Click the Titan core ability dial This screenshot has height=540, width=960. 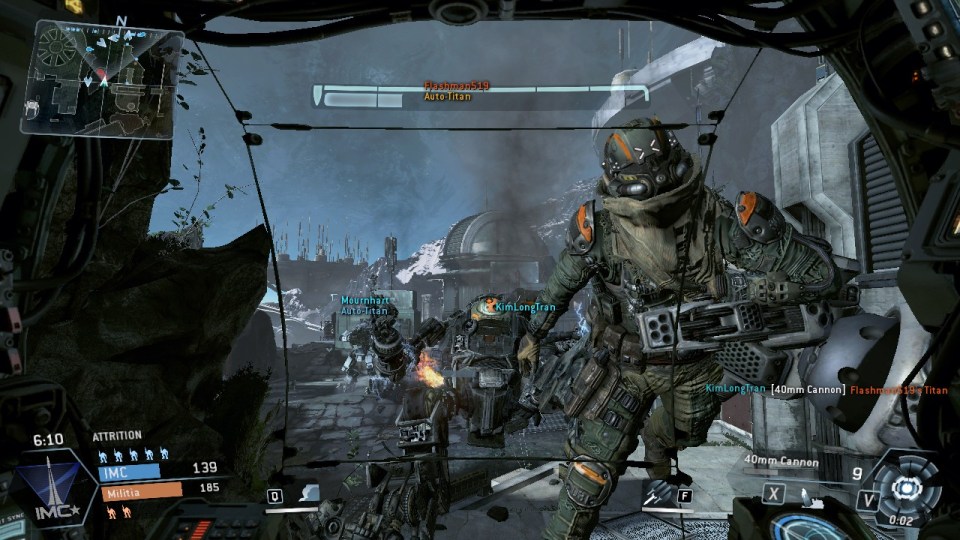tap(906, 487)
